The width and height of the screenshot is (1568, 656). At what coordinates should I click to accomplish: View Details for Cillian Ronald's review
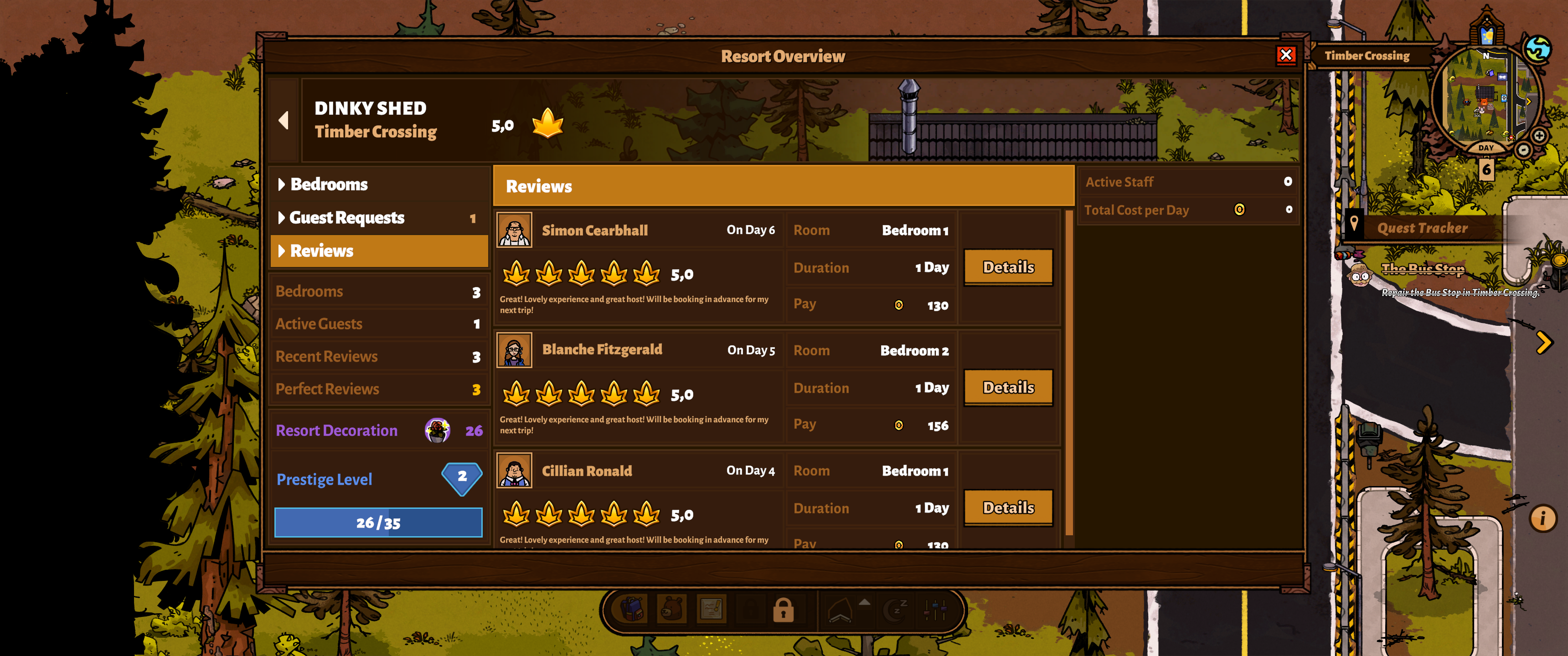pos(1008,507)
